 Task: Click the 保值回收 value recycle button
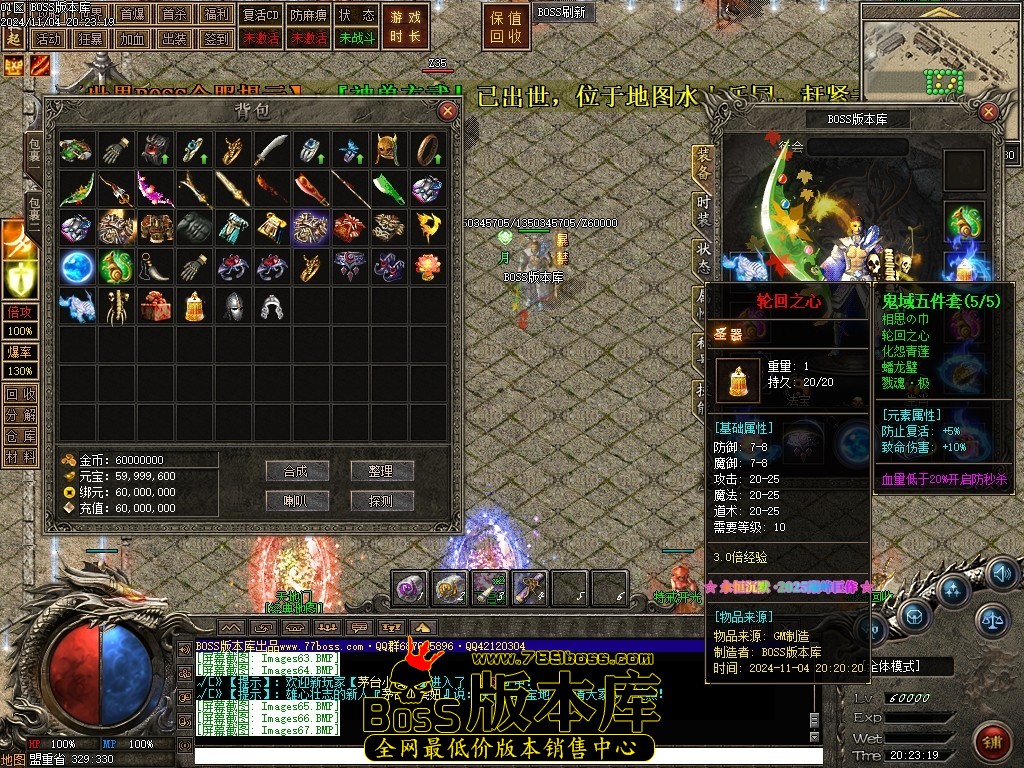(507, 26)
